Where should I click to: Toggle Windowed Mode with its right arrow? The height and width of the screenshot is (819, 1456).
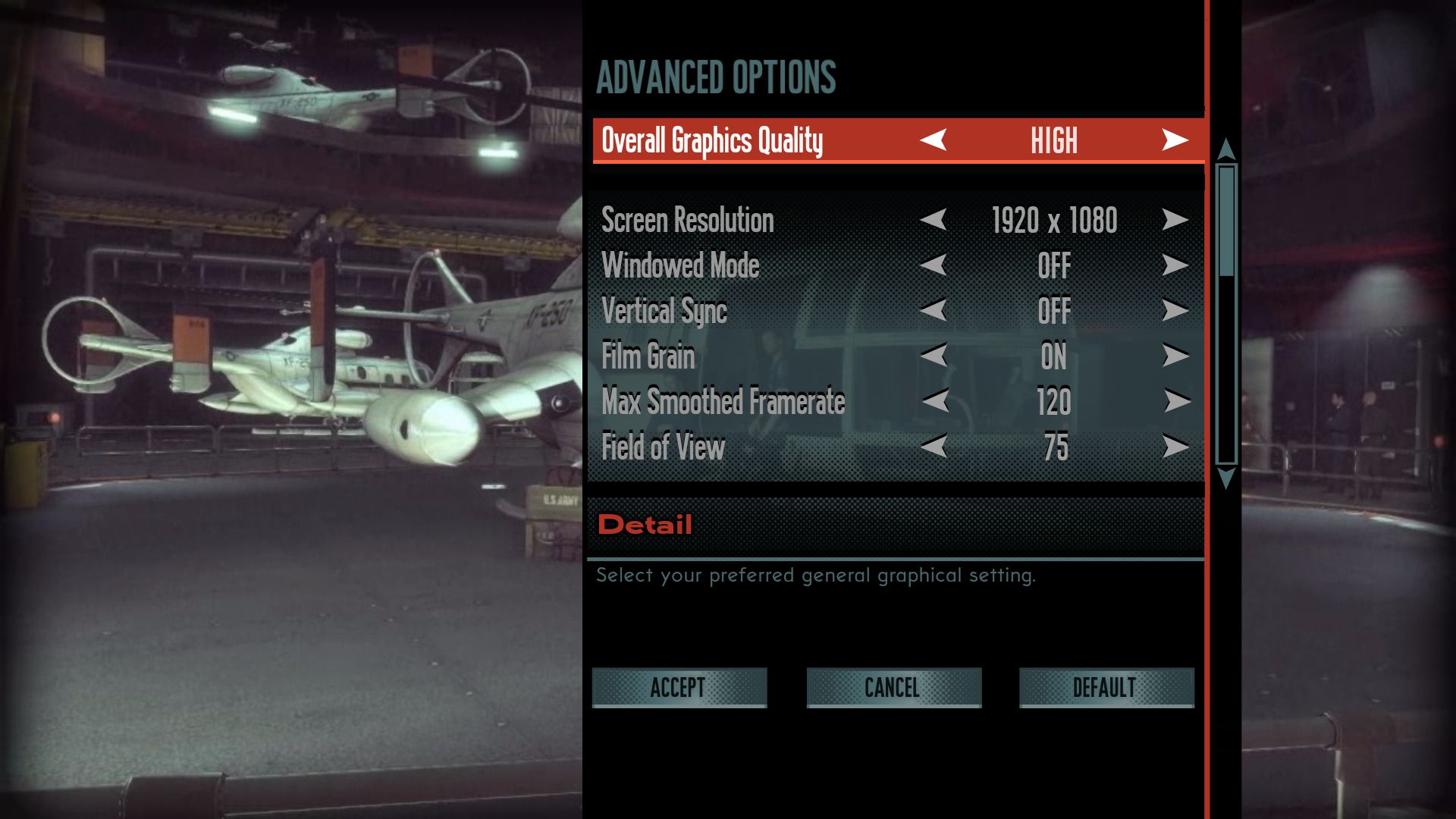(x=1175, y=265)
